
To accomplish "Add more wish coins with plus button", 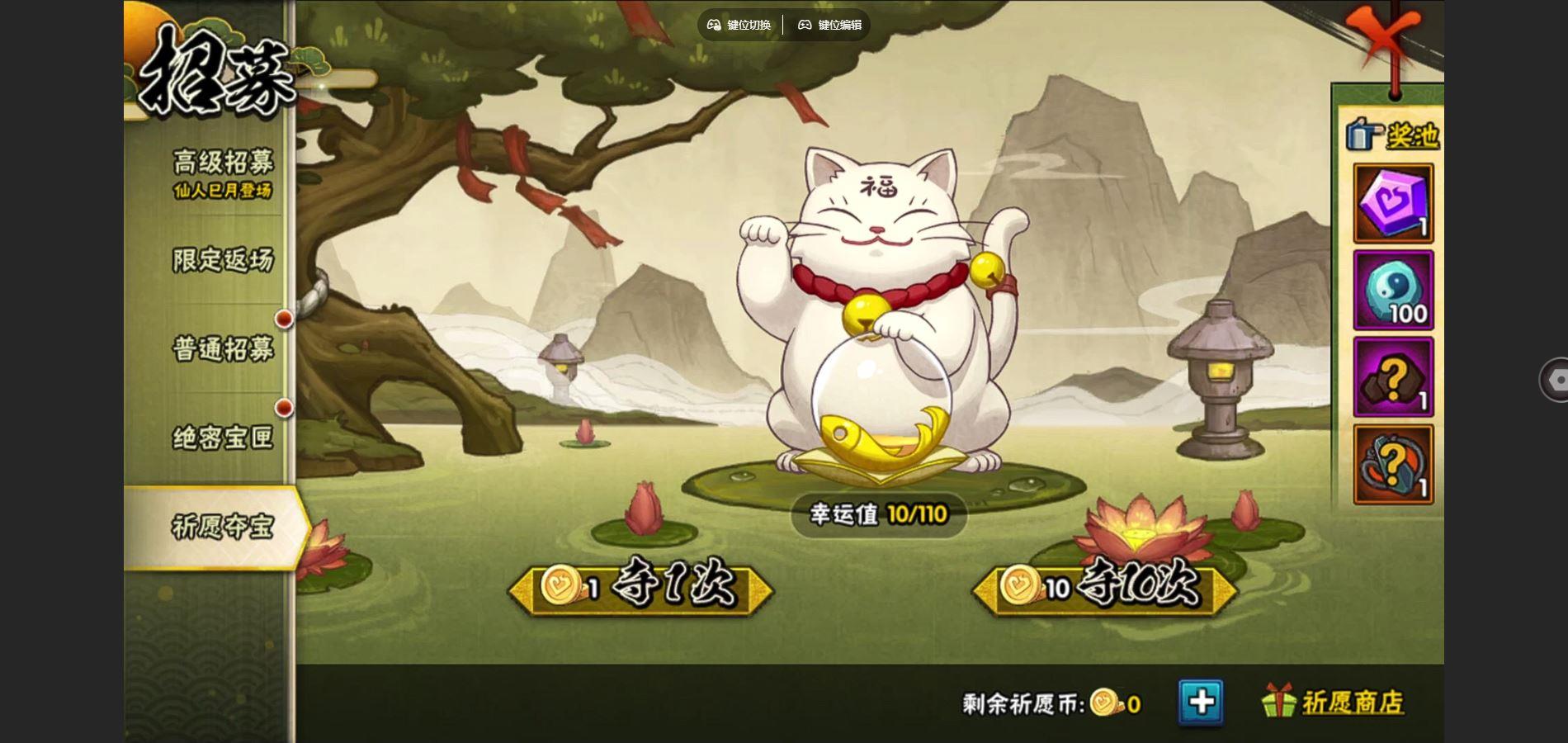I will [x=1201, y=703].
